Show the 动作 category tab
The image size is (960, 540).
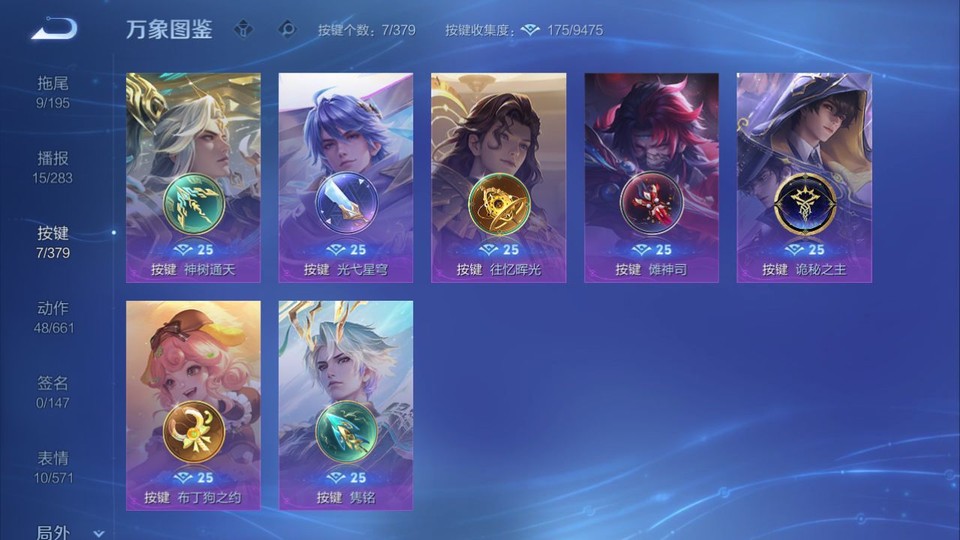[53, 317]
